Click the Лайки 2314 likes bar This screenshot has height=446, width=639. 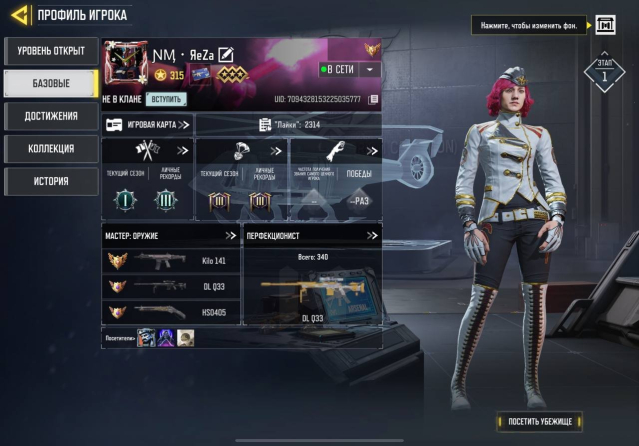288,125
